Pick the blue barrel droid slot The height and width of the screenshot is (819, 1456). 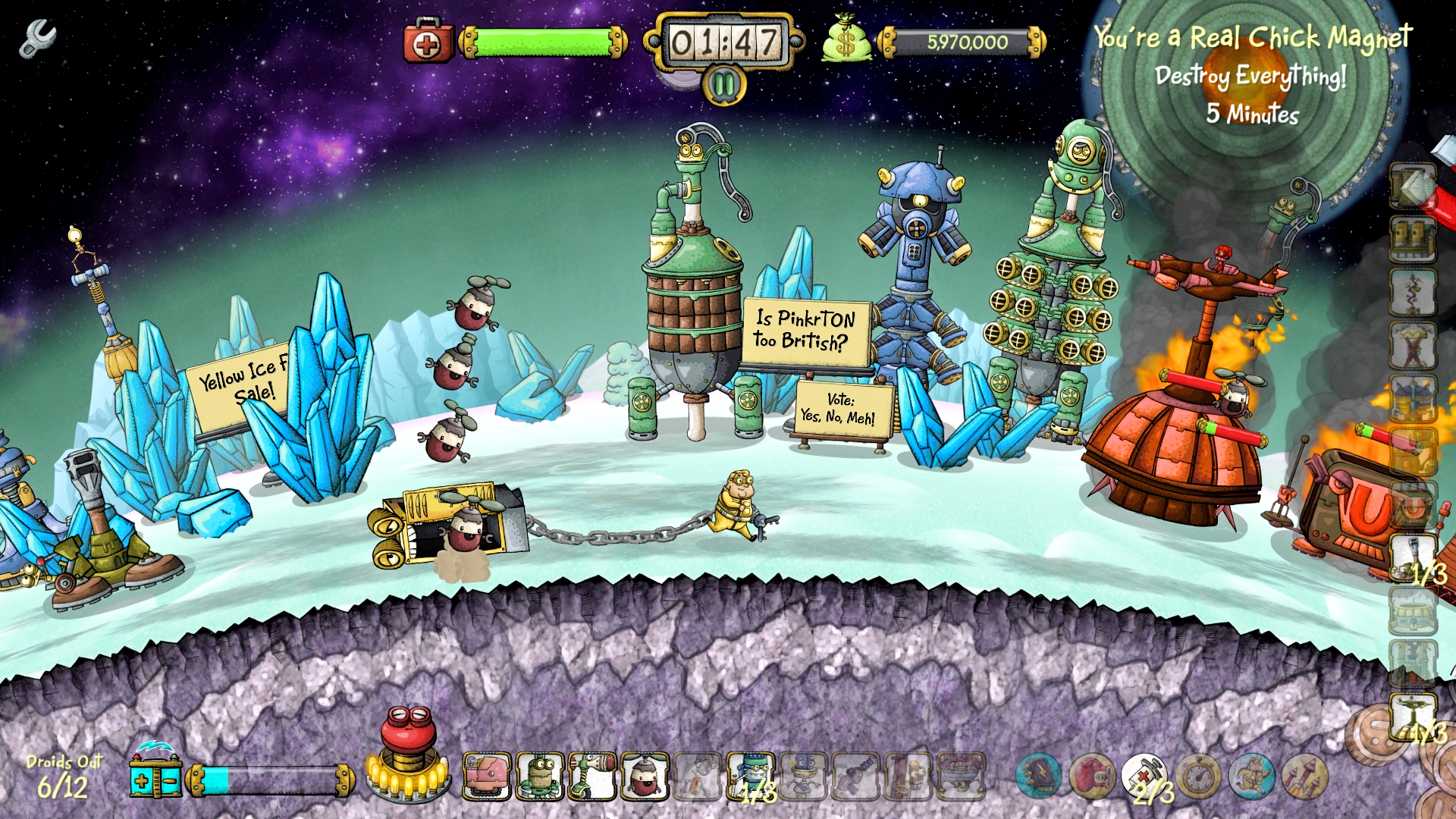coord(751,776)
